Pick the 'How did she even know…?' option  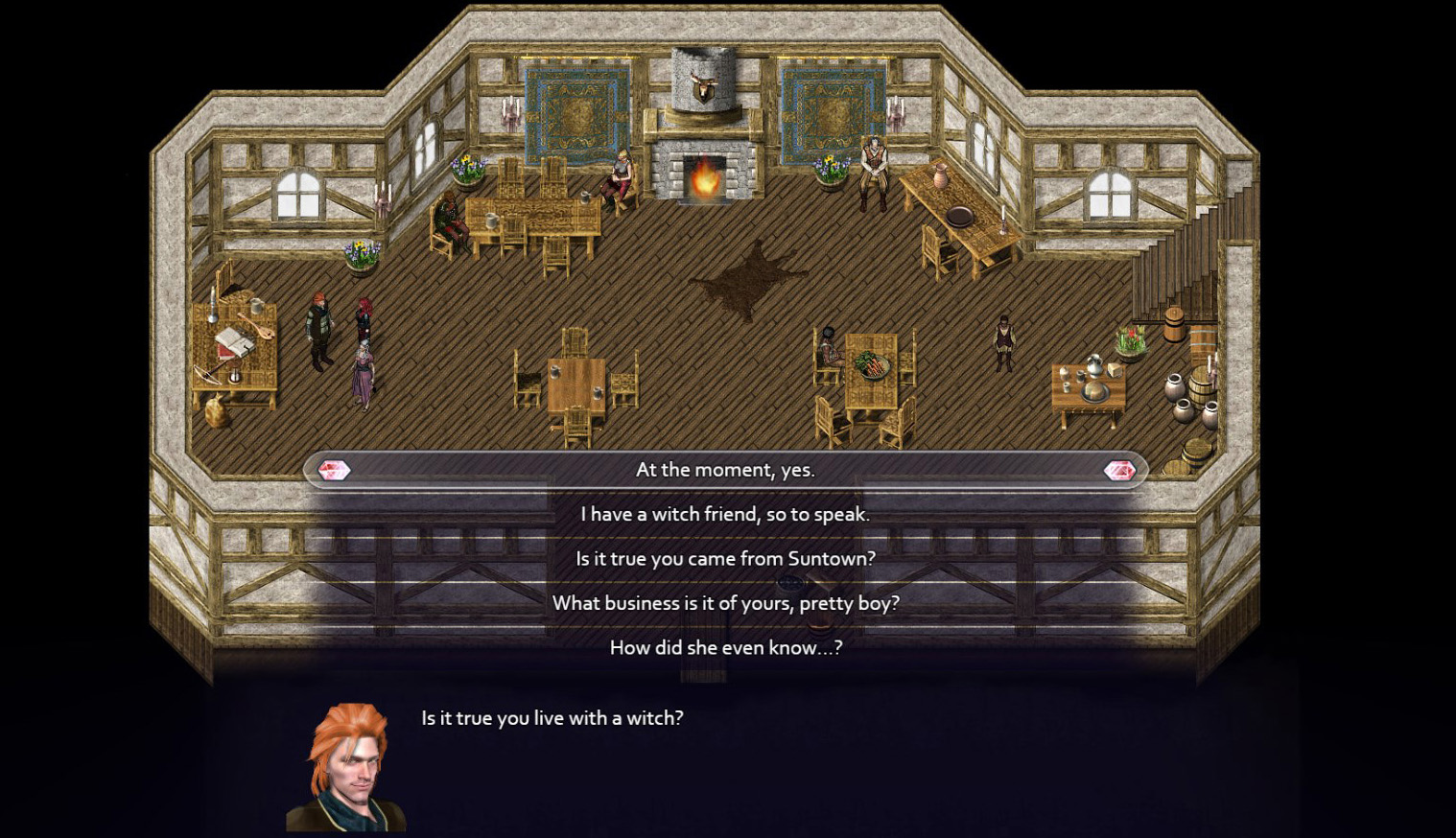pos(724,647)
